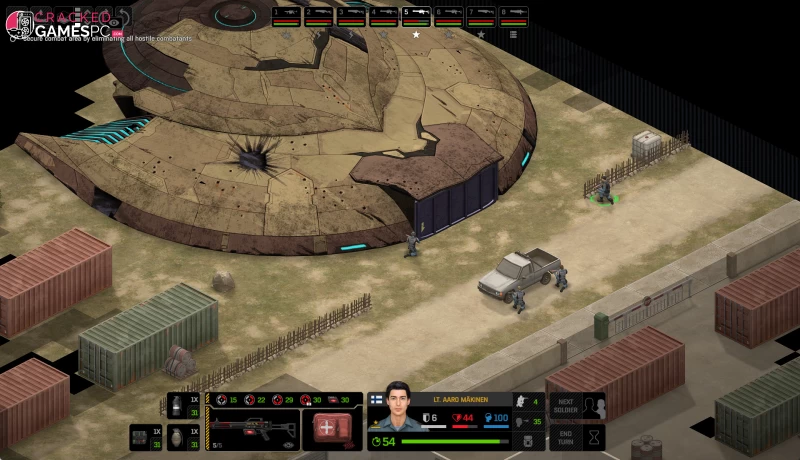Select the upper grenade canister slot
This screenshot has height=460, width=800.
pos(180,406)
